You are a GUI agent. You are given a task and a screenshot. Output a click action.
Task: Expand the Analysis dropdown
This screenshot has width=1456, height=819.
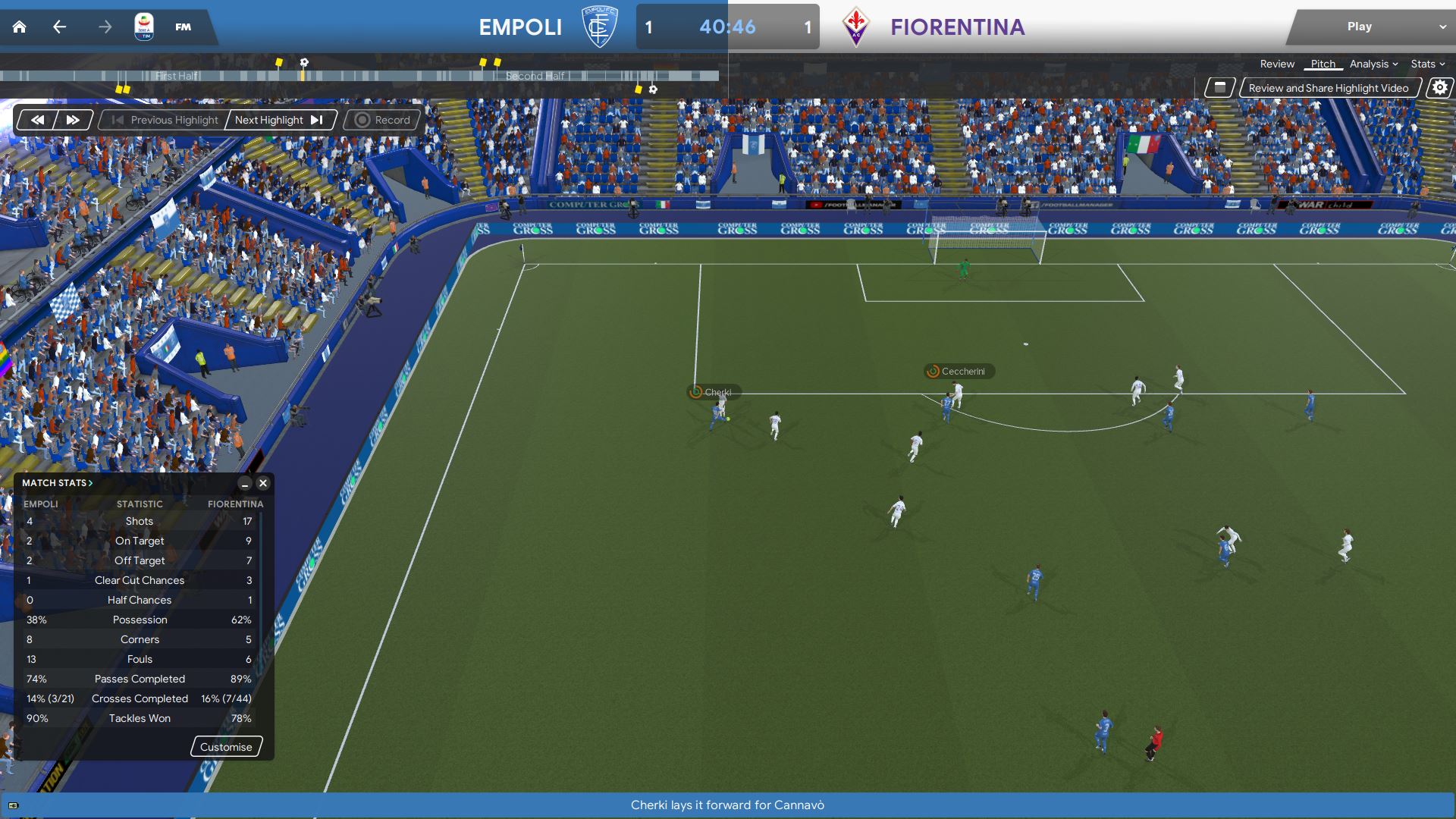pyautogui.click(x=1373, y=64)
